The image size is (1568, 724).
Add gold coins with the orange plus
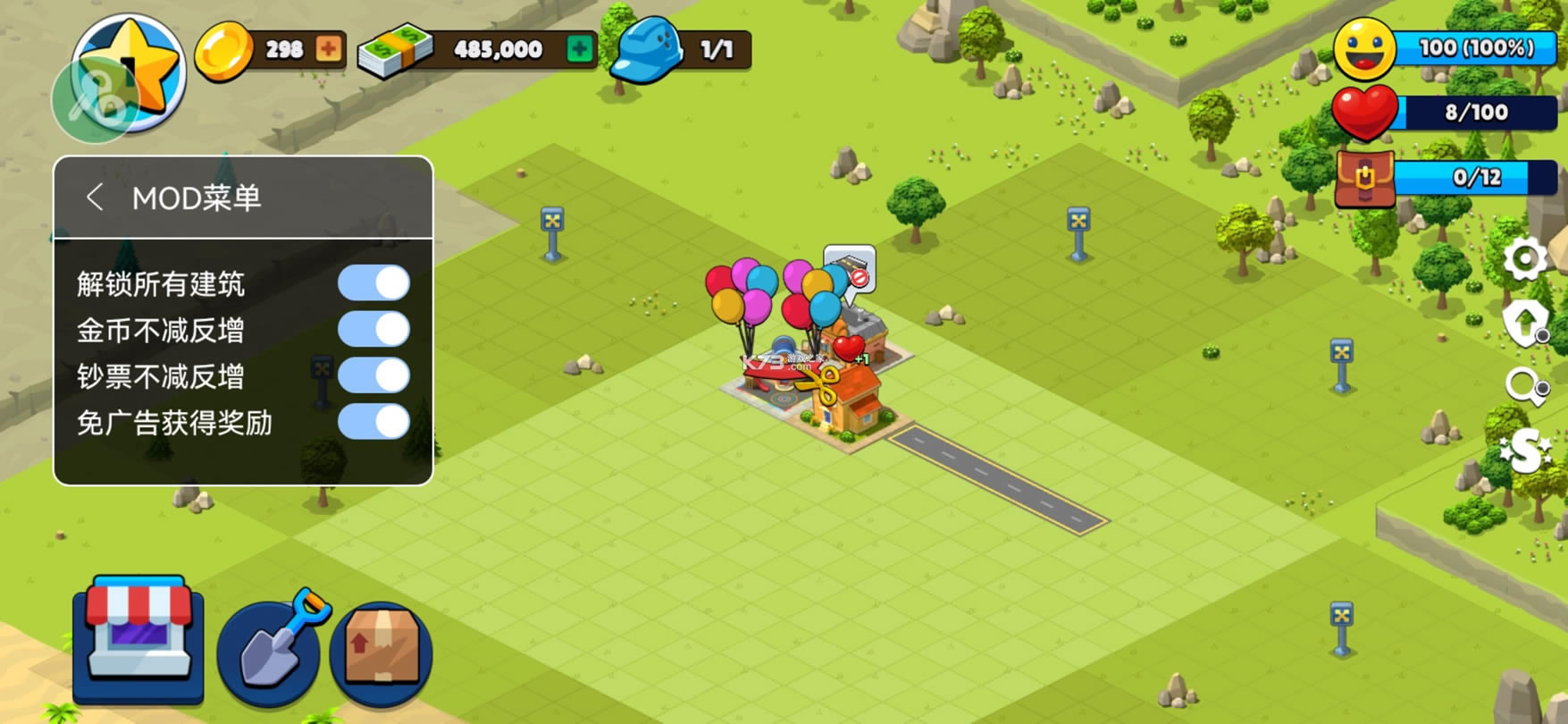click(328, 49)
